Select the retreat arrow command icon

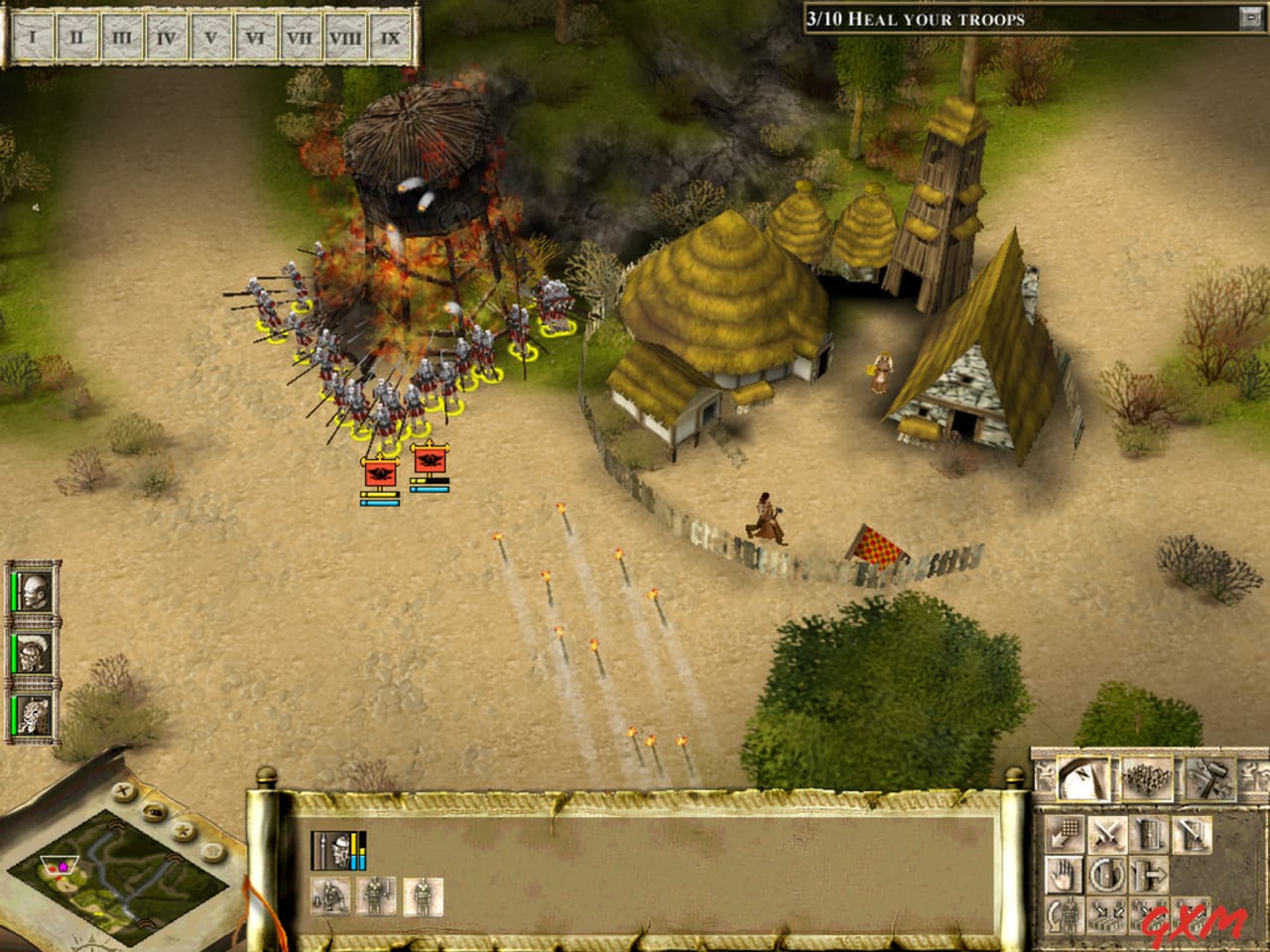pyautogui.click(x=1150, y=874)
